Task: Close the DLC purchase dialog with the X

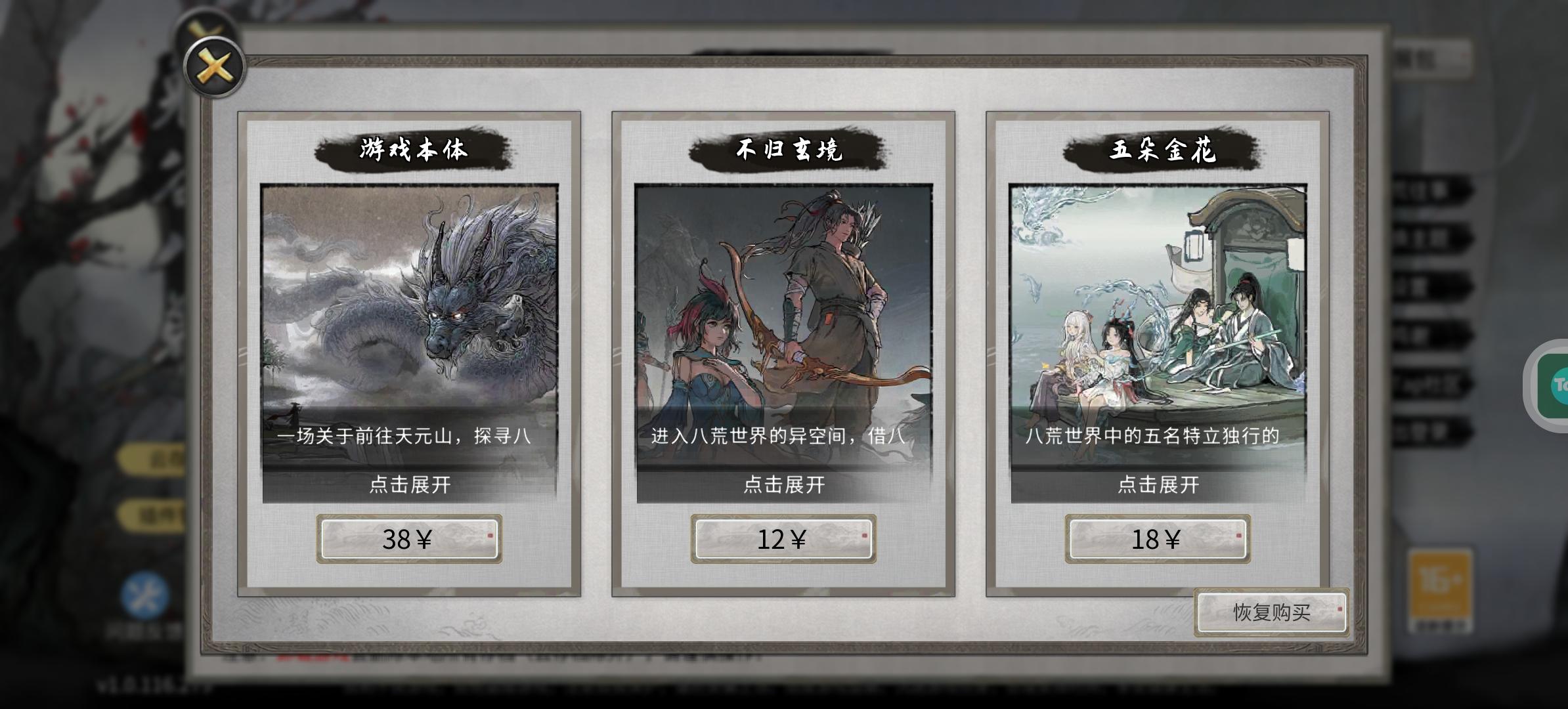Action: (x=213, y=66)
